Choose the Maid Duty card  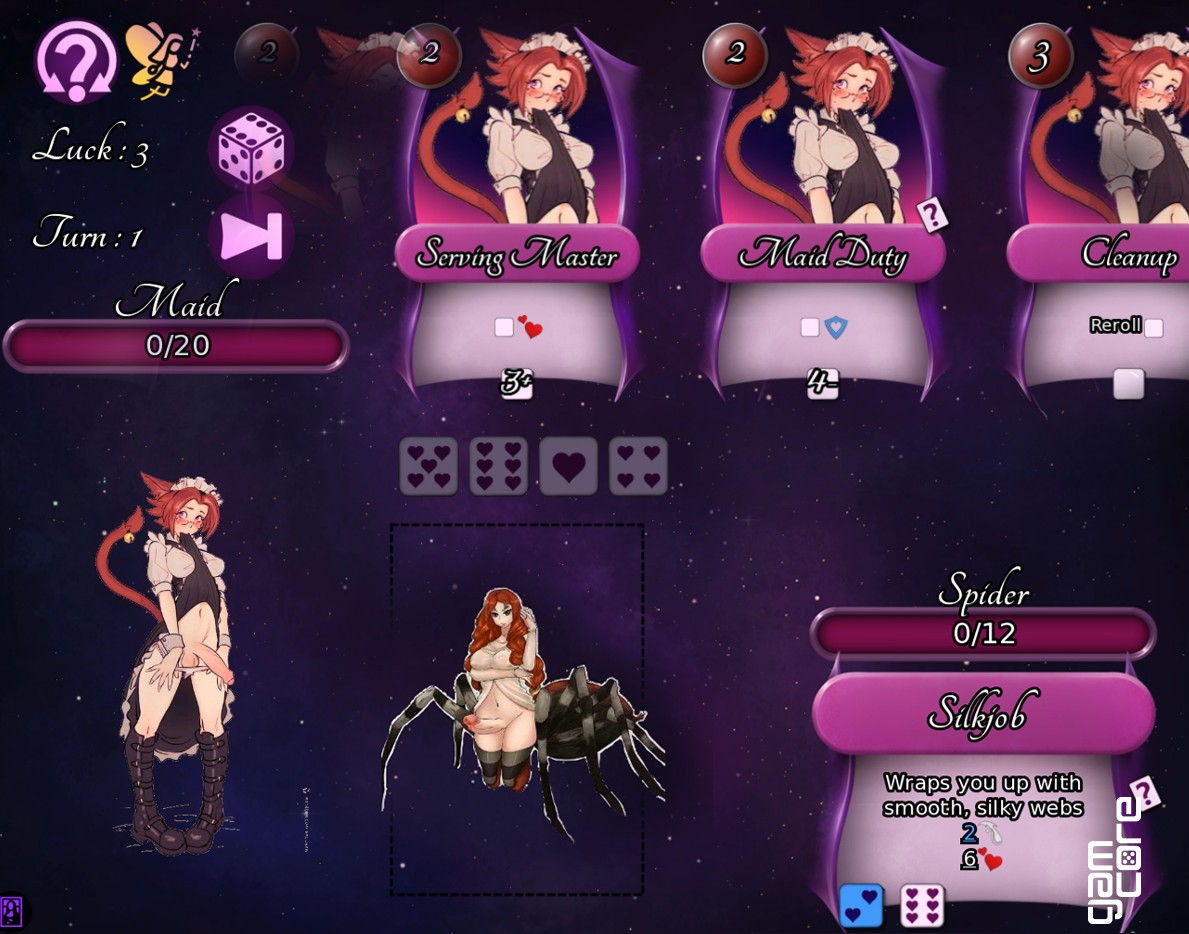coord(822,254)
